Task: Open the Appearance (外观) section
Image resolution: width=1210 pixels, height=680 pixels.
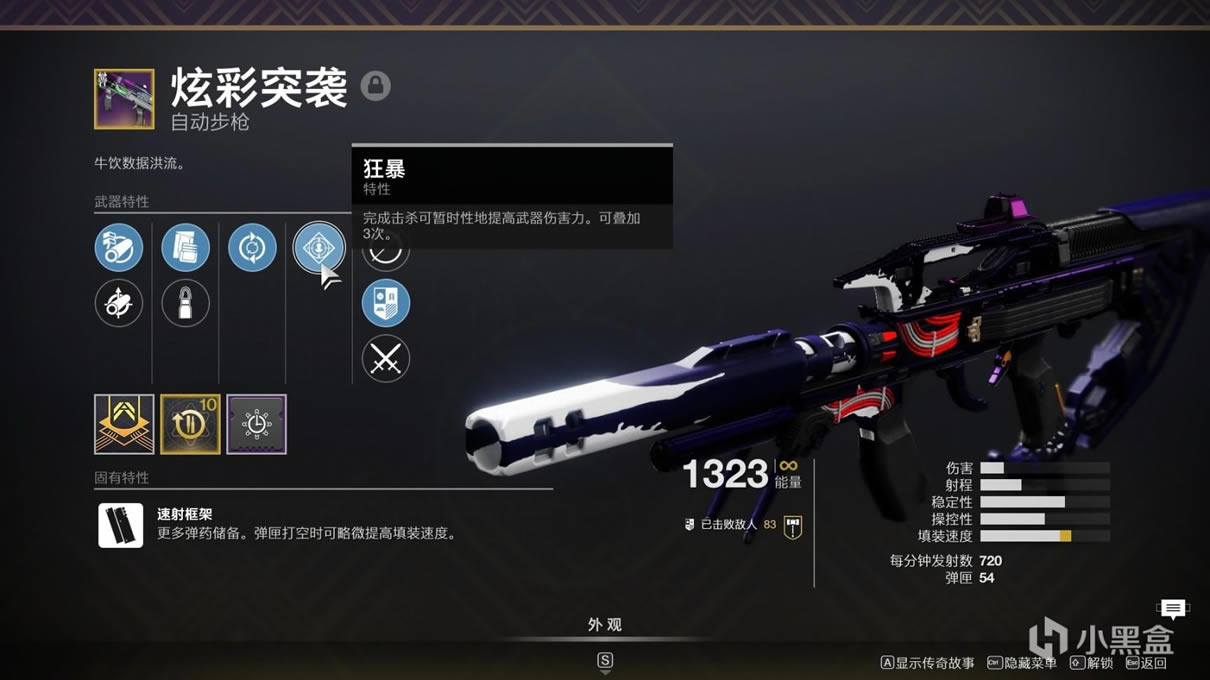Action: tap(604, 625)
